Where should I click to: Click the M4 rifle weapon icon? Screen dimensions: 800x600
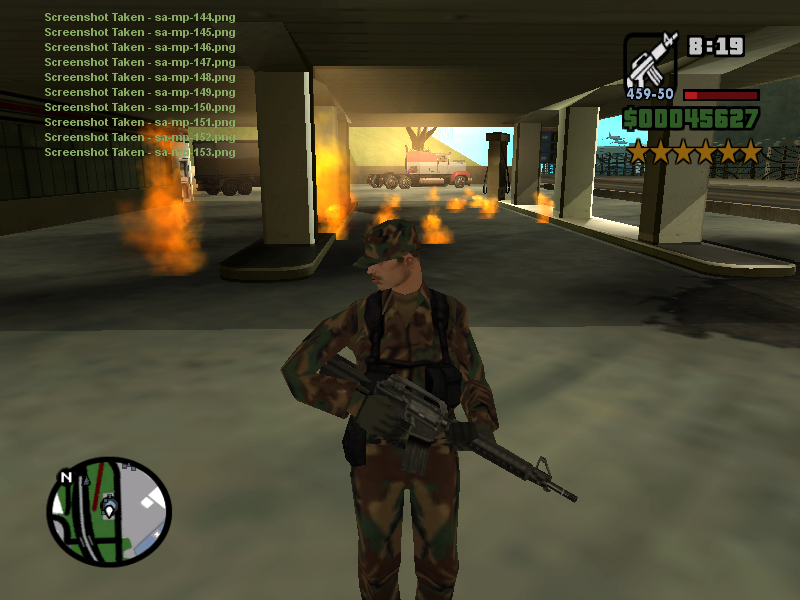651,61
